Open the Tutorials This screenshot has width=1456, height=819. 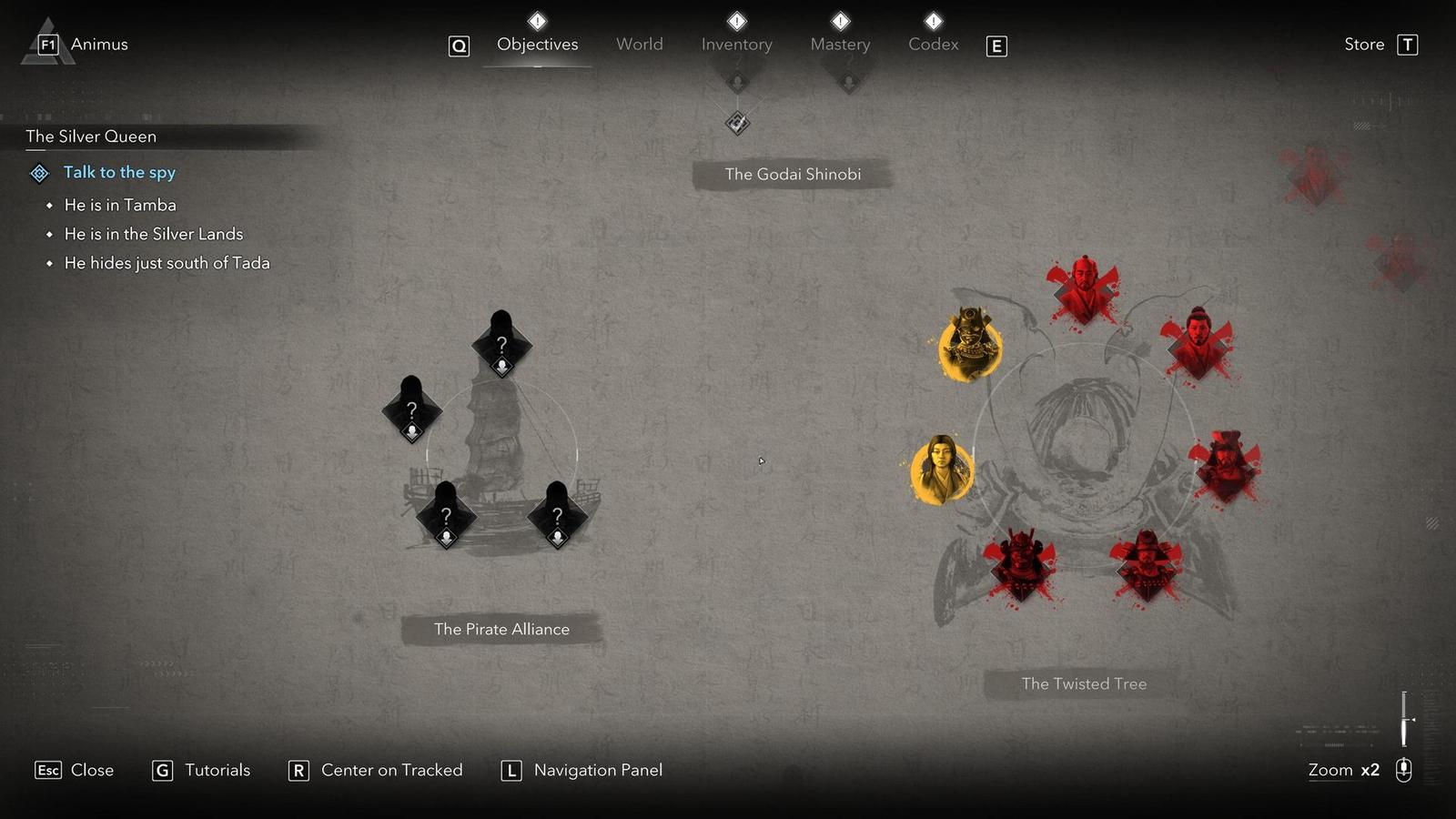click(217, 770)
